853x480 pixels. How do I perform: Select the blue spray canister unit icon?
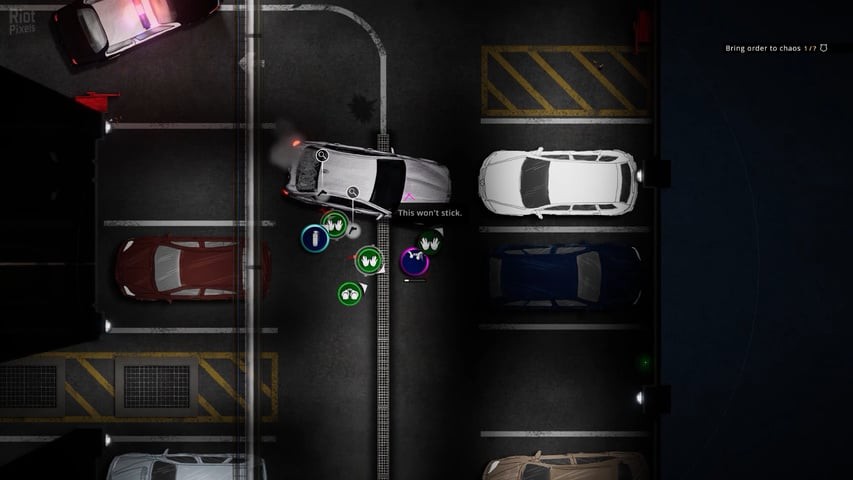point(315,238)
